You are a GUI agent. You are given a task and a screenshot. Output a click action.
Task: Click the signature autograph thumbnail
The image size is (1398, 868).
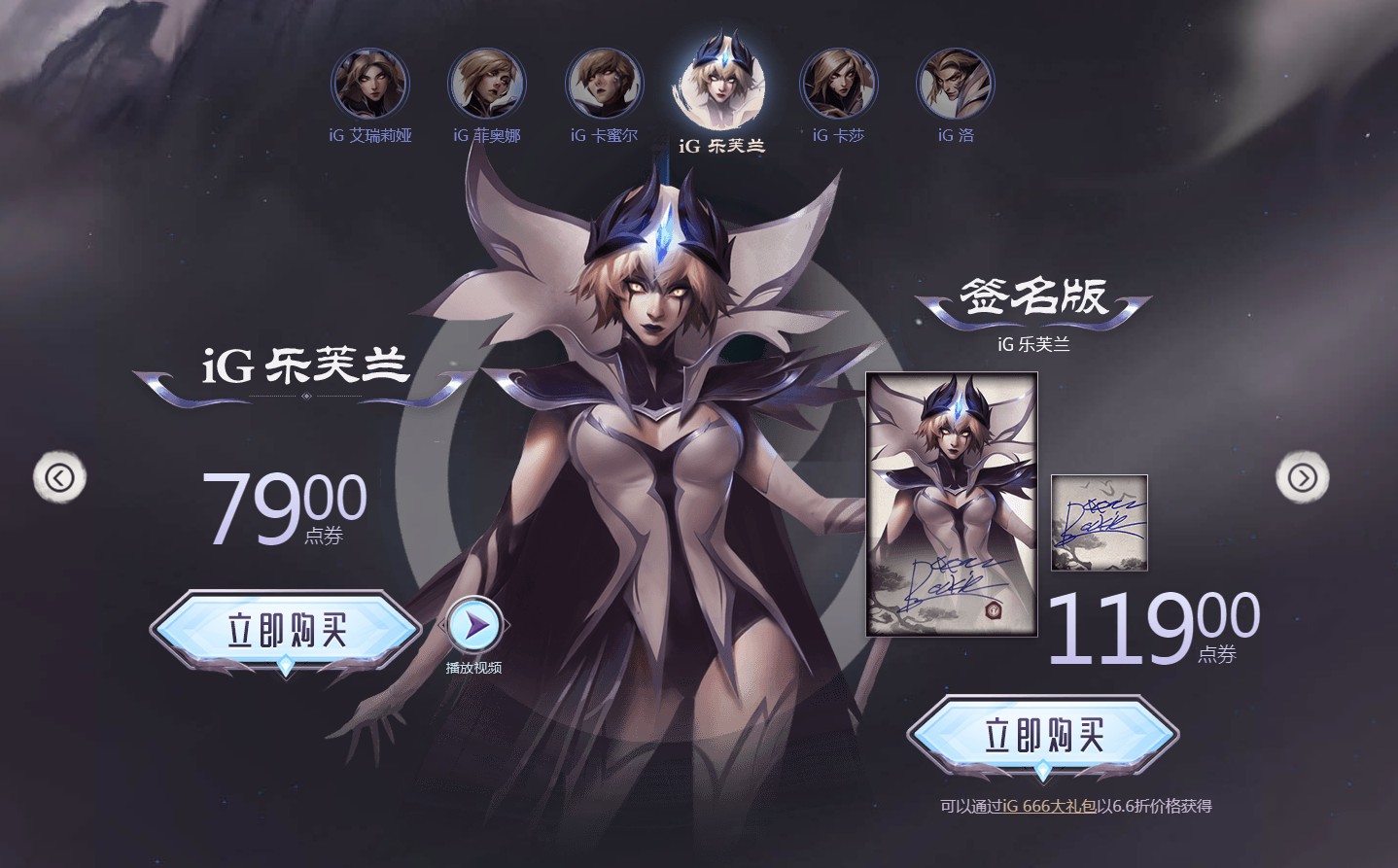(x=1099, y=523)
